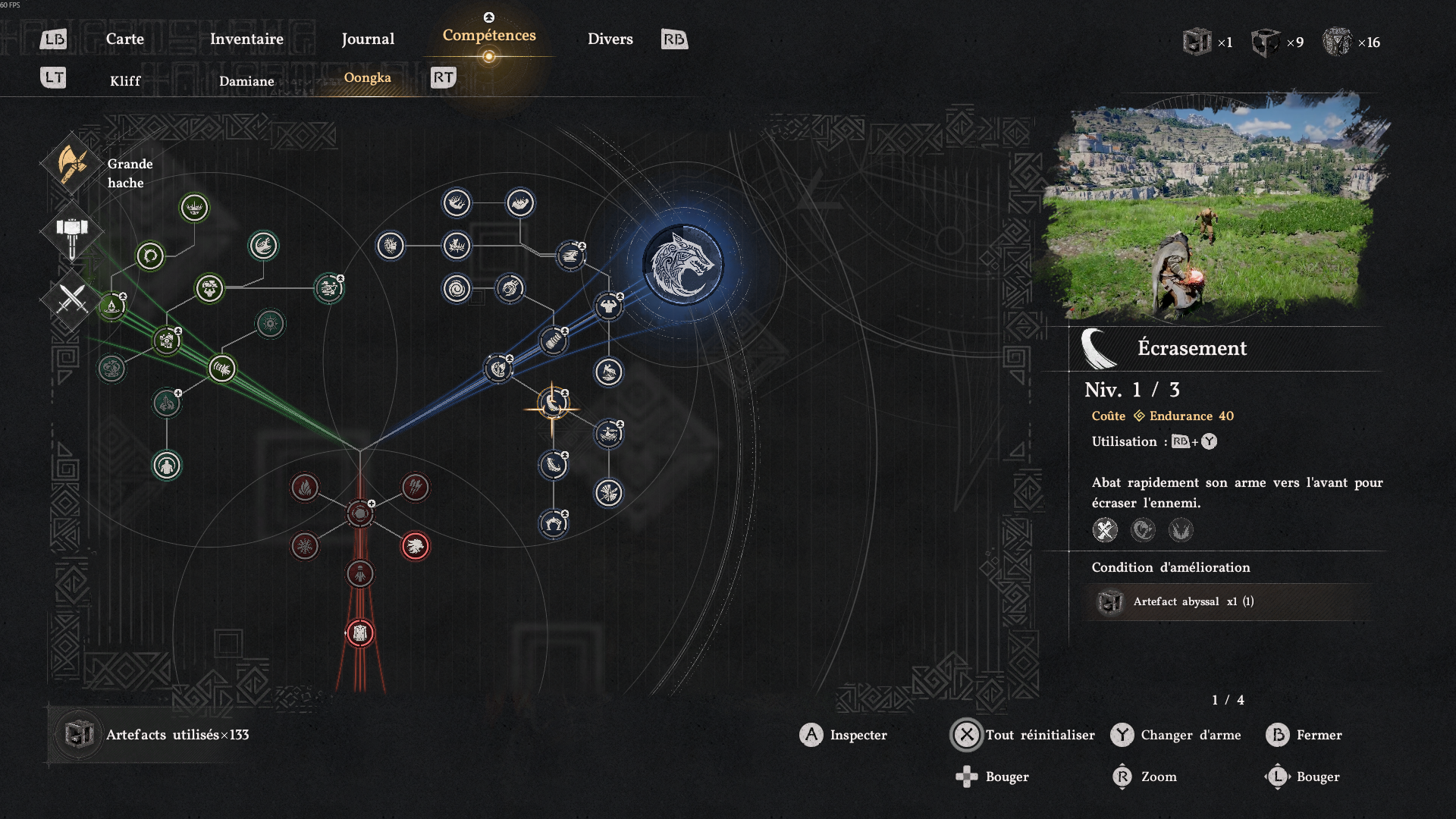The width and height of the screenshot is (1456, 819).
Task: Select the red wolf head skill node
Action: coord(416,546)
